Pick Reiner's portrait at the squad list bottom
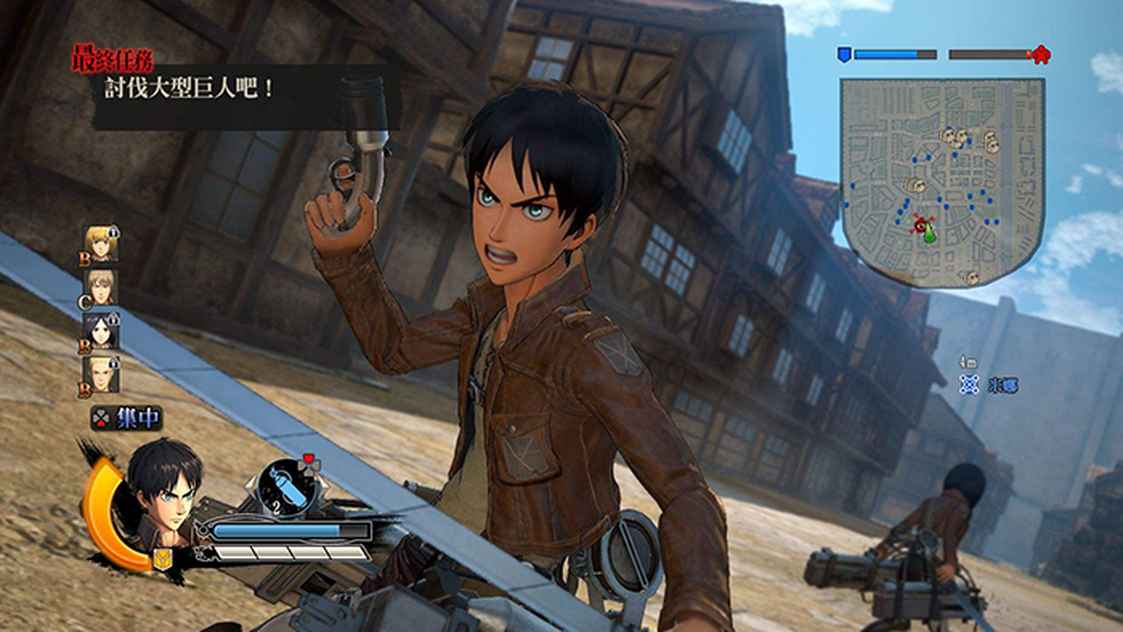Viewport: 1123px width, 632px height. pyautogui.click(x=101, y=375)
